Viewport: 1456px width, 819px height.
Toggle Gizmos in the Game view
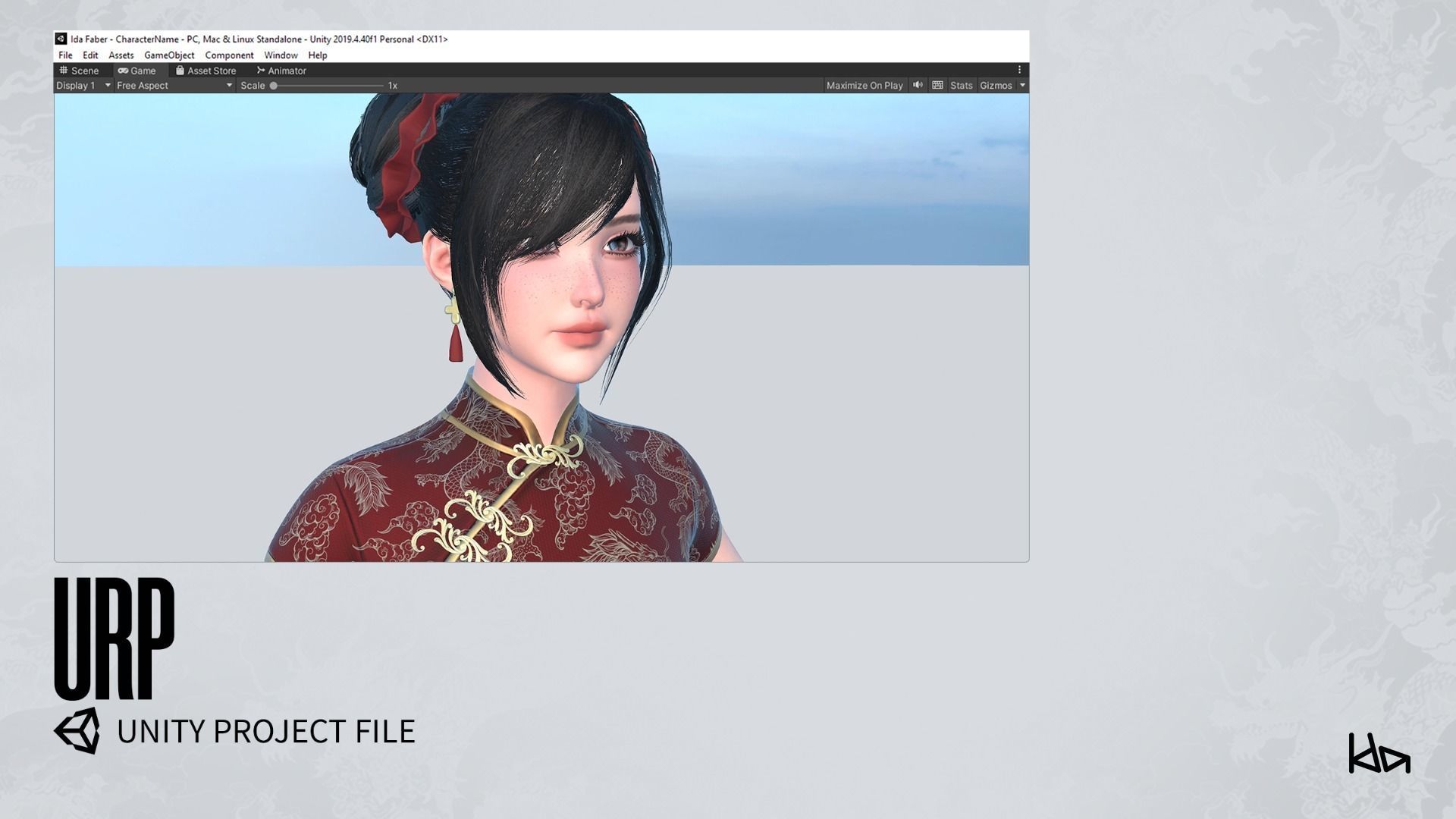click(998, 85)
